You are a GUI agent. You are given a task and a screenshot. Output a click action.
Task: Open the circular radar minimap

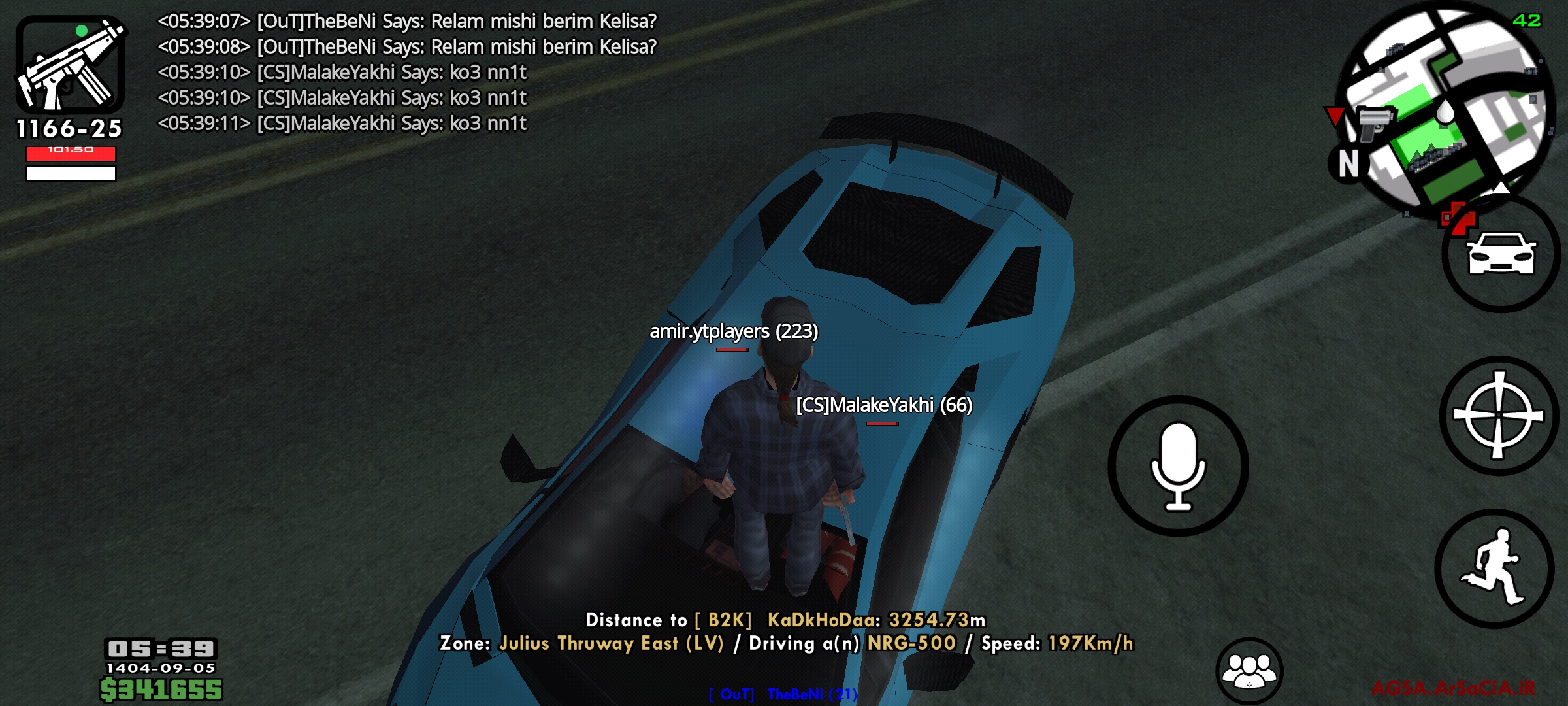(1445, 111)
